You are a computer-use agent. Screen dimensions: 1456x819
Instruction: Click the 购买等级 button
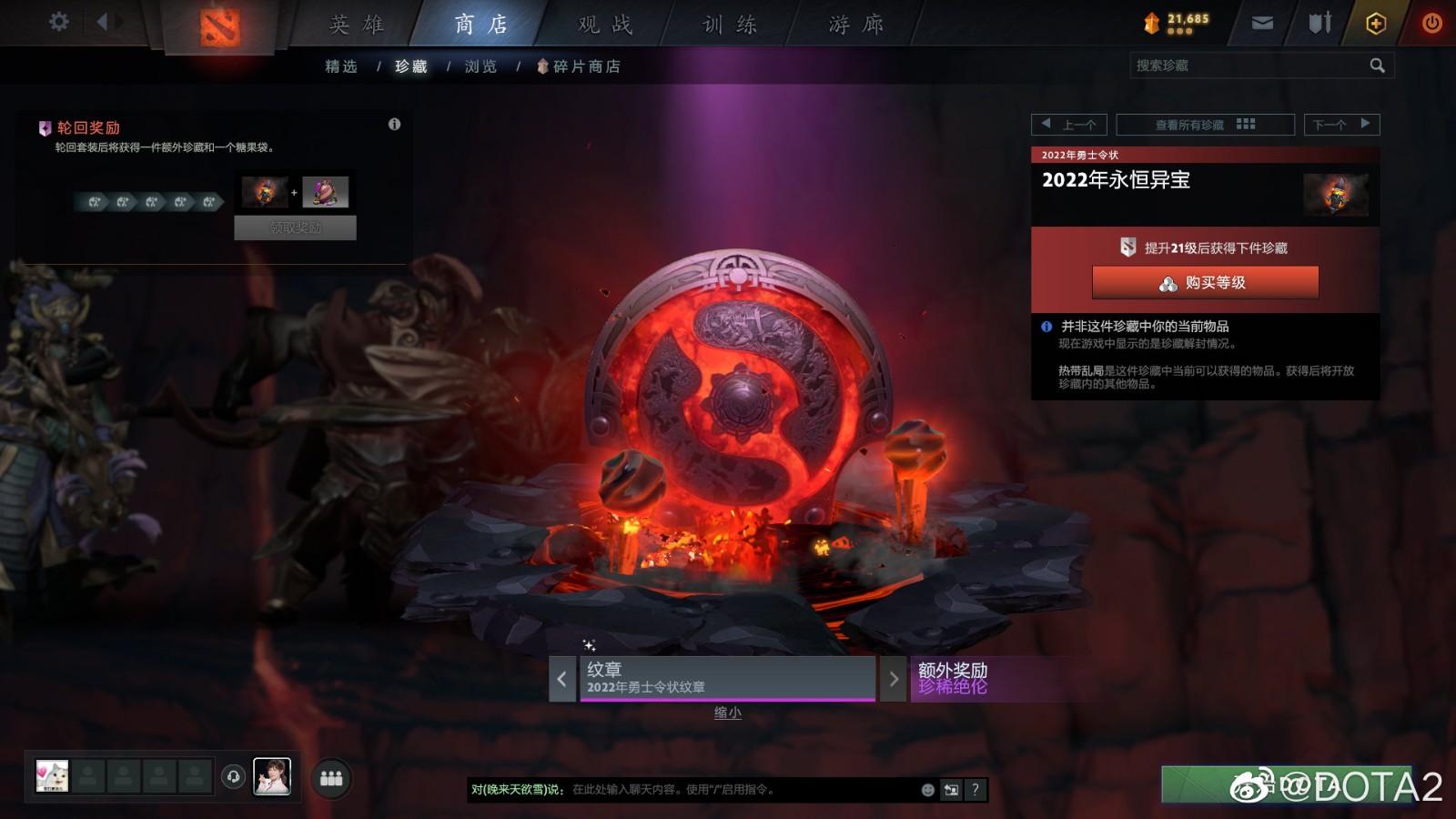point(1203,283)
